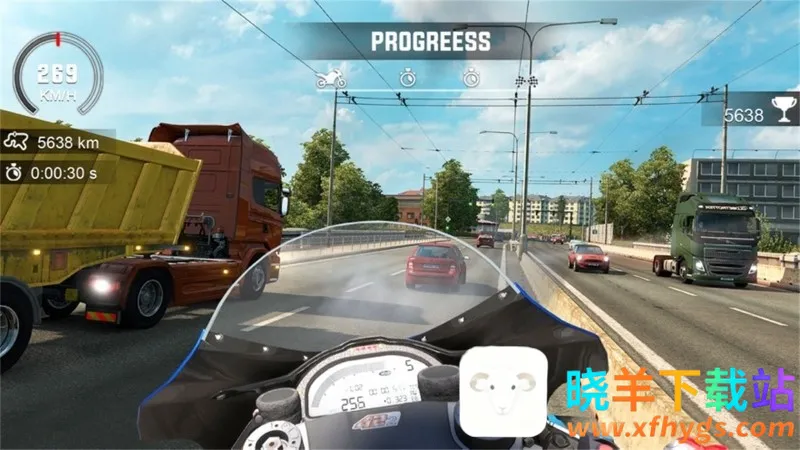Click the trophy score icon
The image size is (800, 450).
point(782,115)
